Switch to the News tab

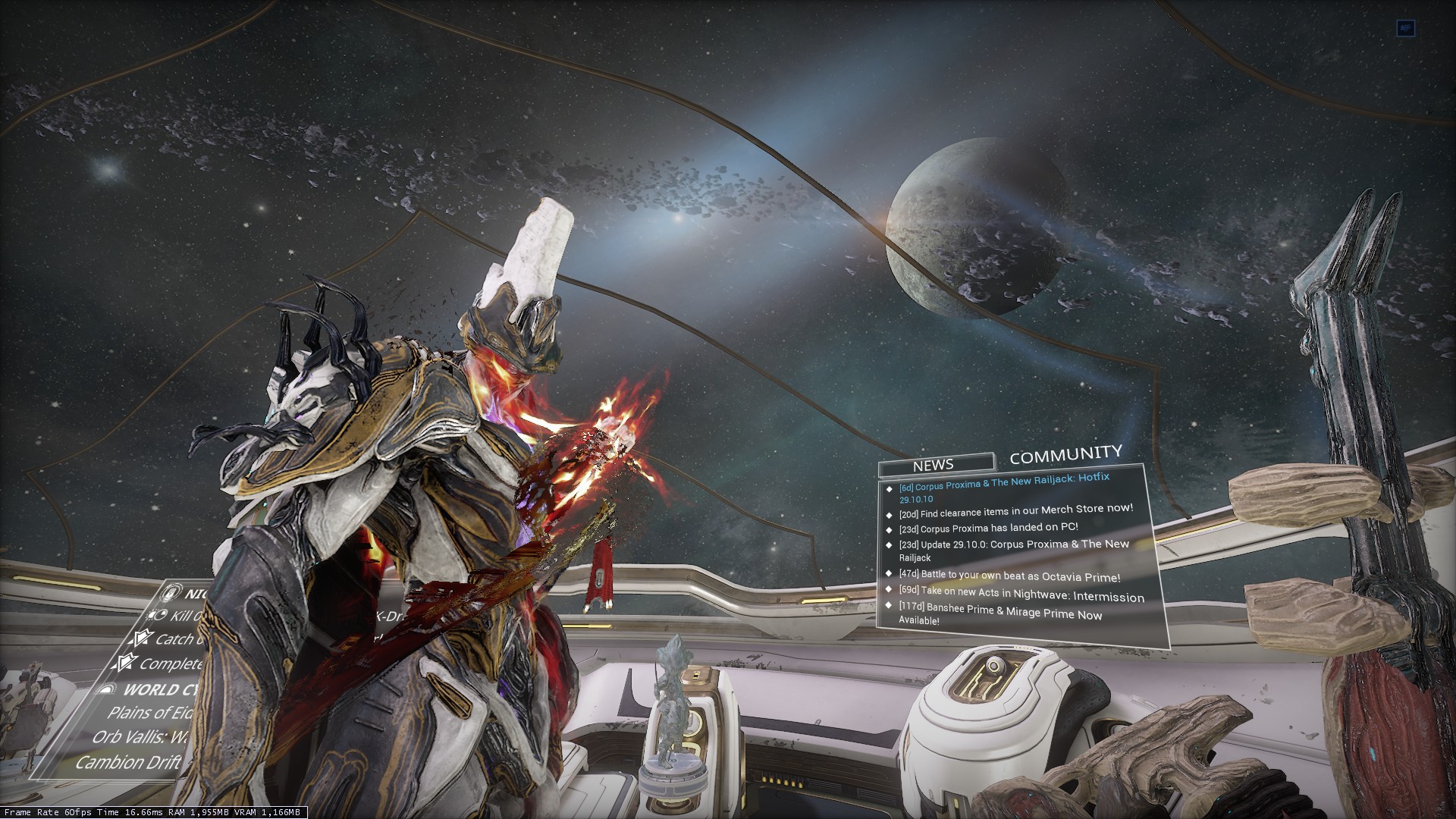tap(934, 464)
